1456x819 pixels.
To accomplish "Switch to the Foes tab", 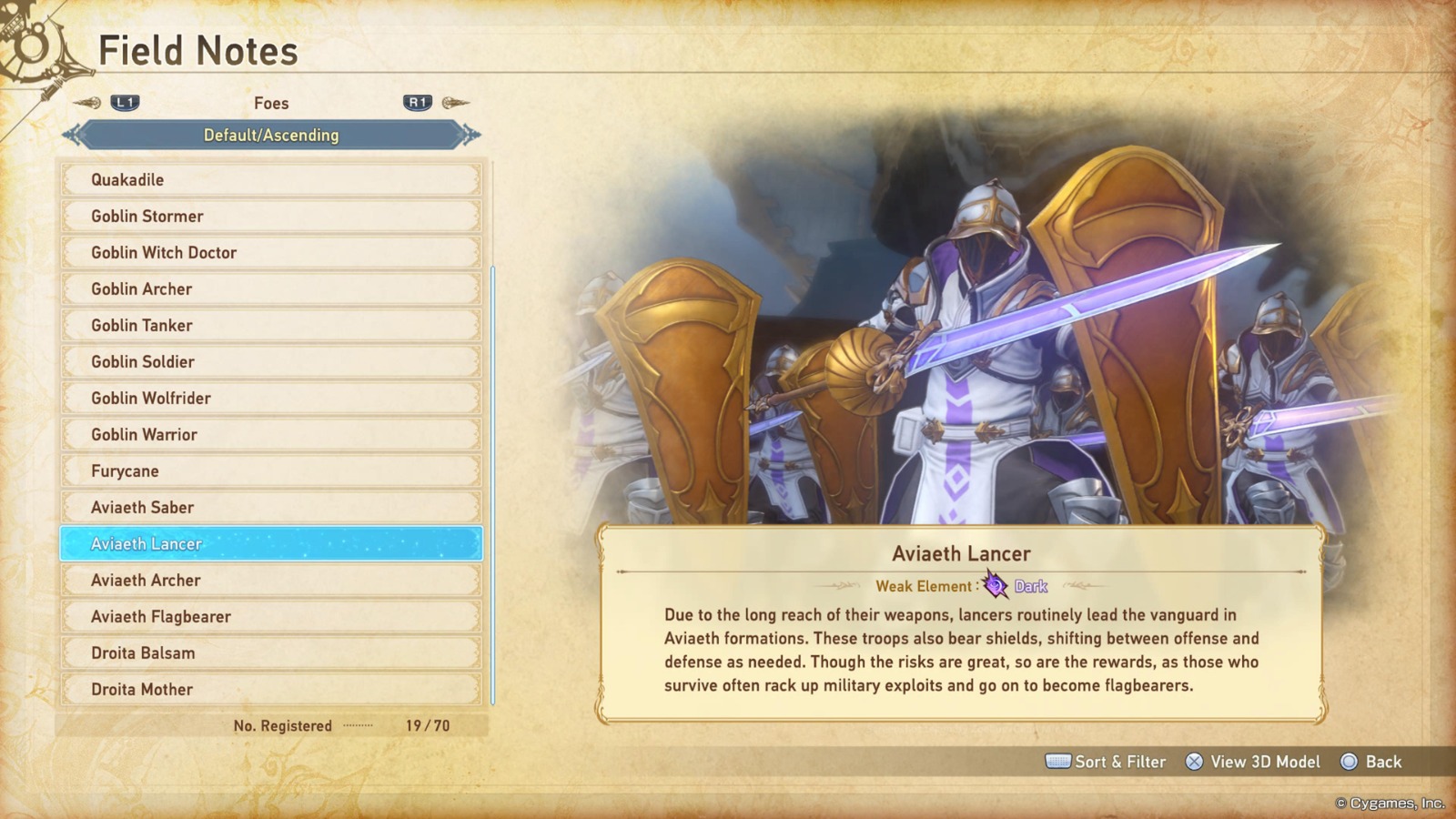I will click(x=270, y=103).
